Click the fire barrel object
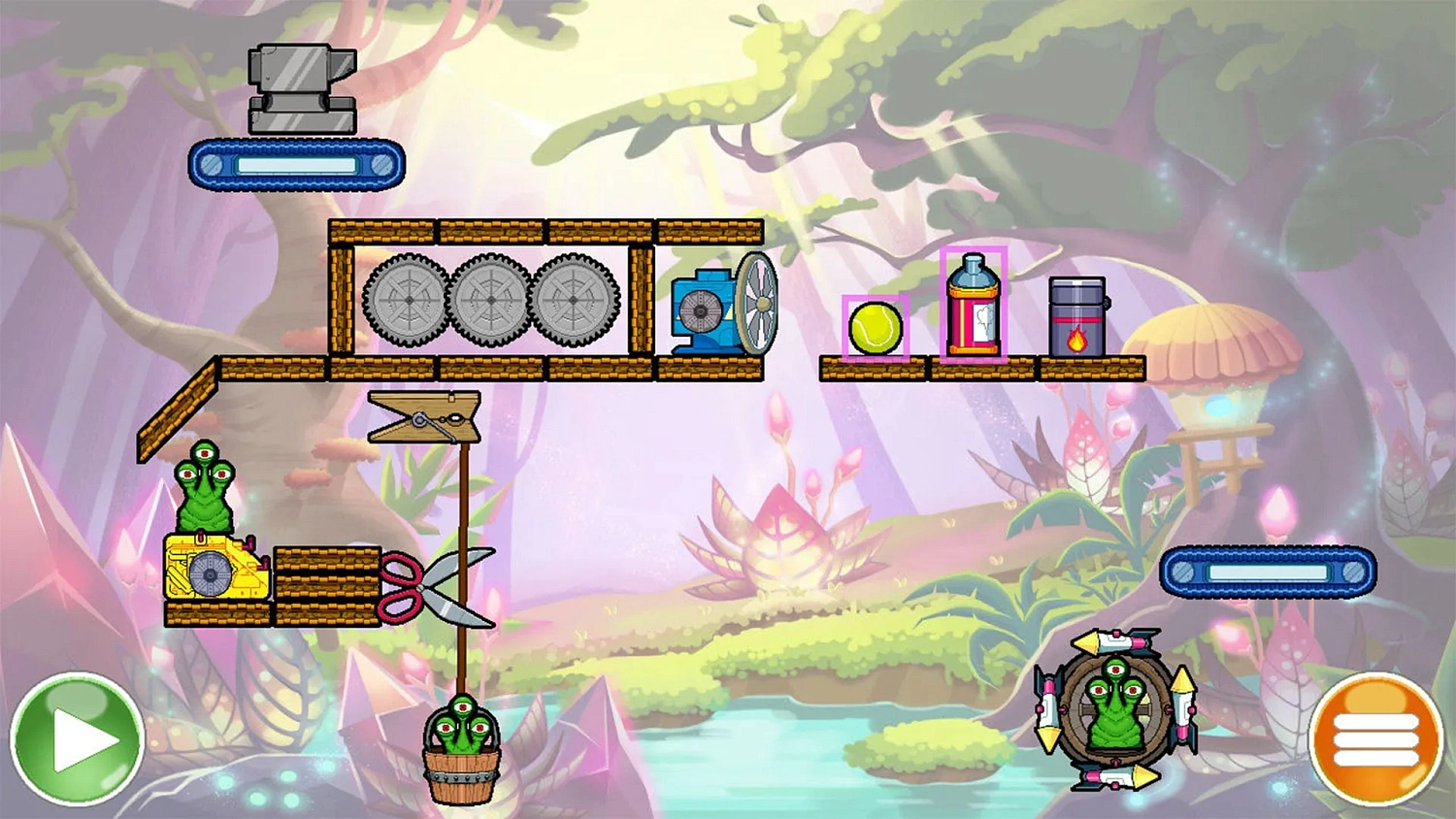The width and height of the screenshot is (1456, 819). [x=1075, y=315]
